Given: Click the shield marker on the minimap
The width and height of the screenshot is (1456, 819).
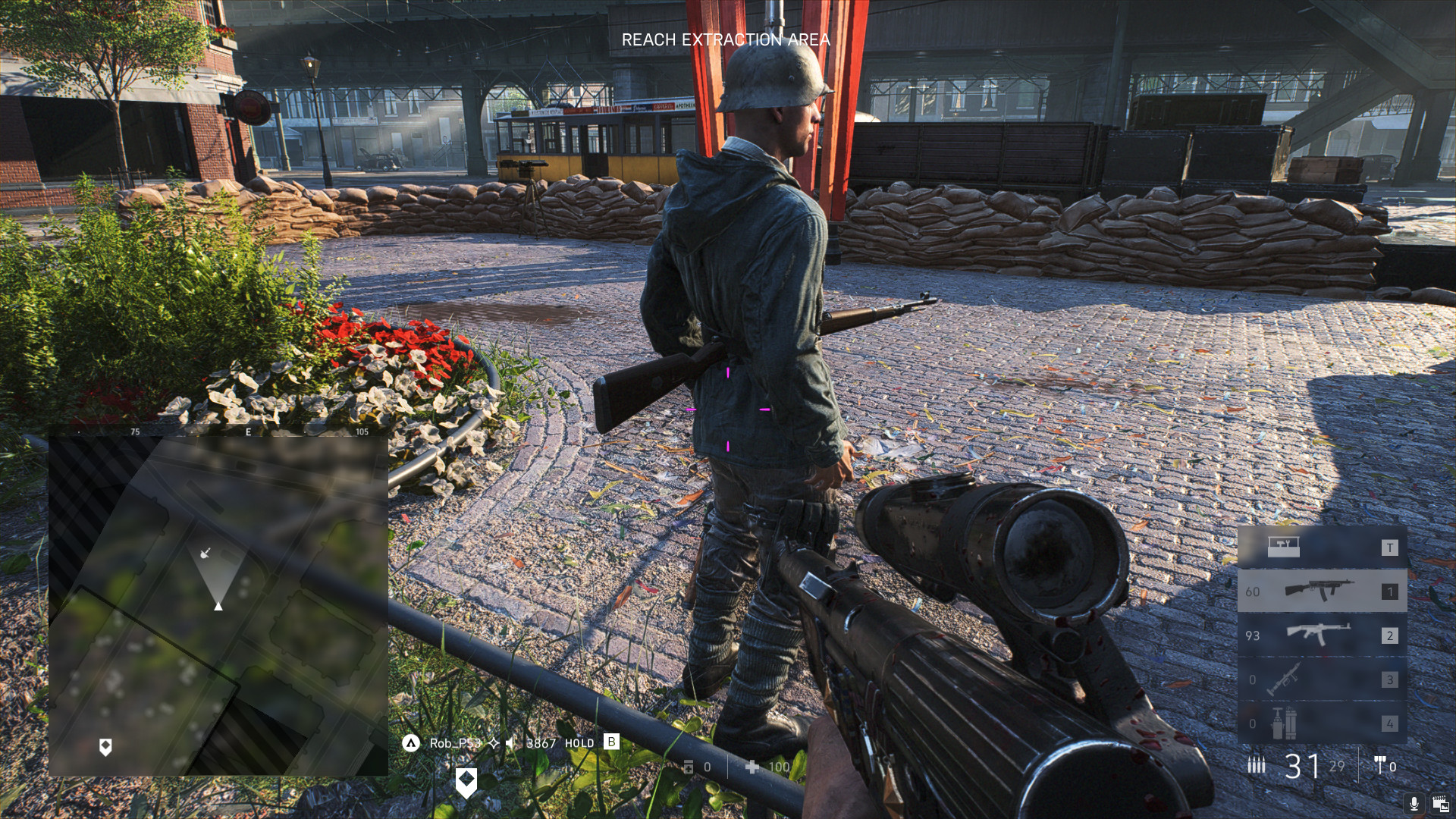Looking at the screenshot, I should point(106,748).
